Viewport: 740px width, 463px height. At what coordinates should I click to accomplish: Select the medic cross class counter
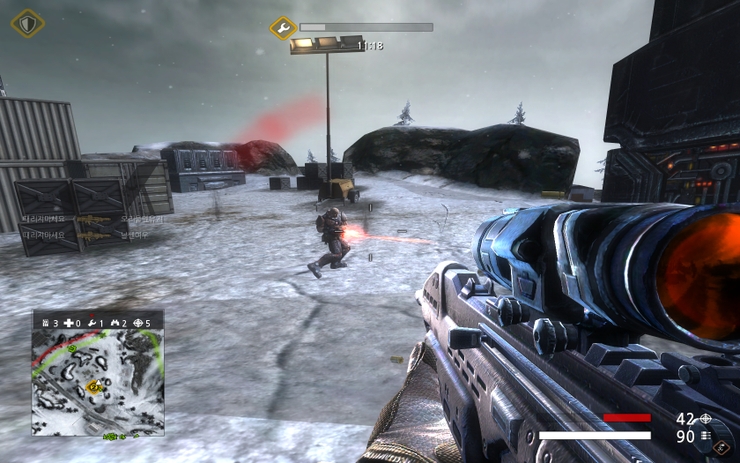pos(70,322)
